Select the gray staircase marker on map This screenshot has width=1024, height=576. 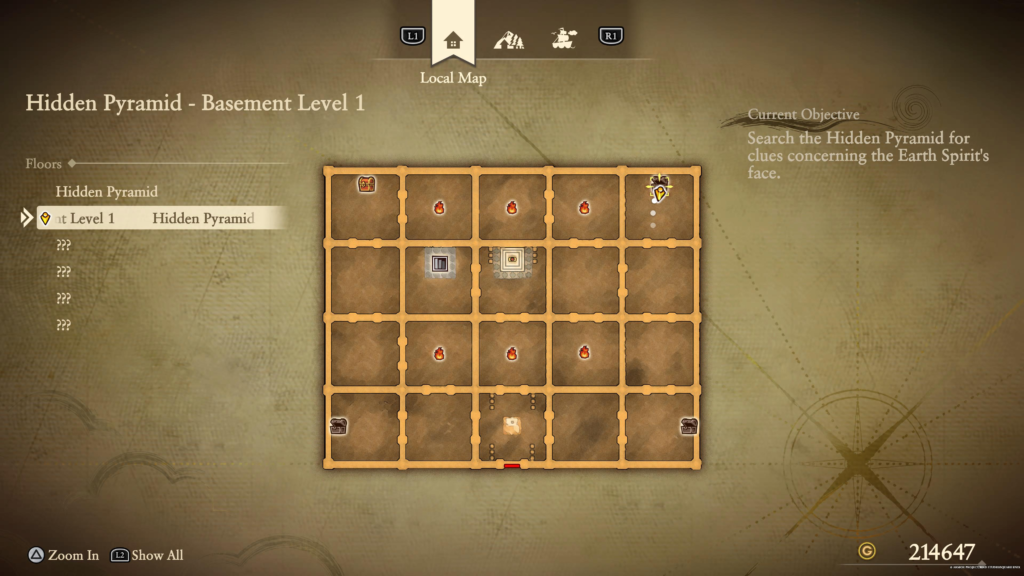(439, 264)
